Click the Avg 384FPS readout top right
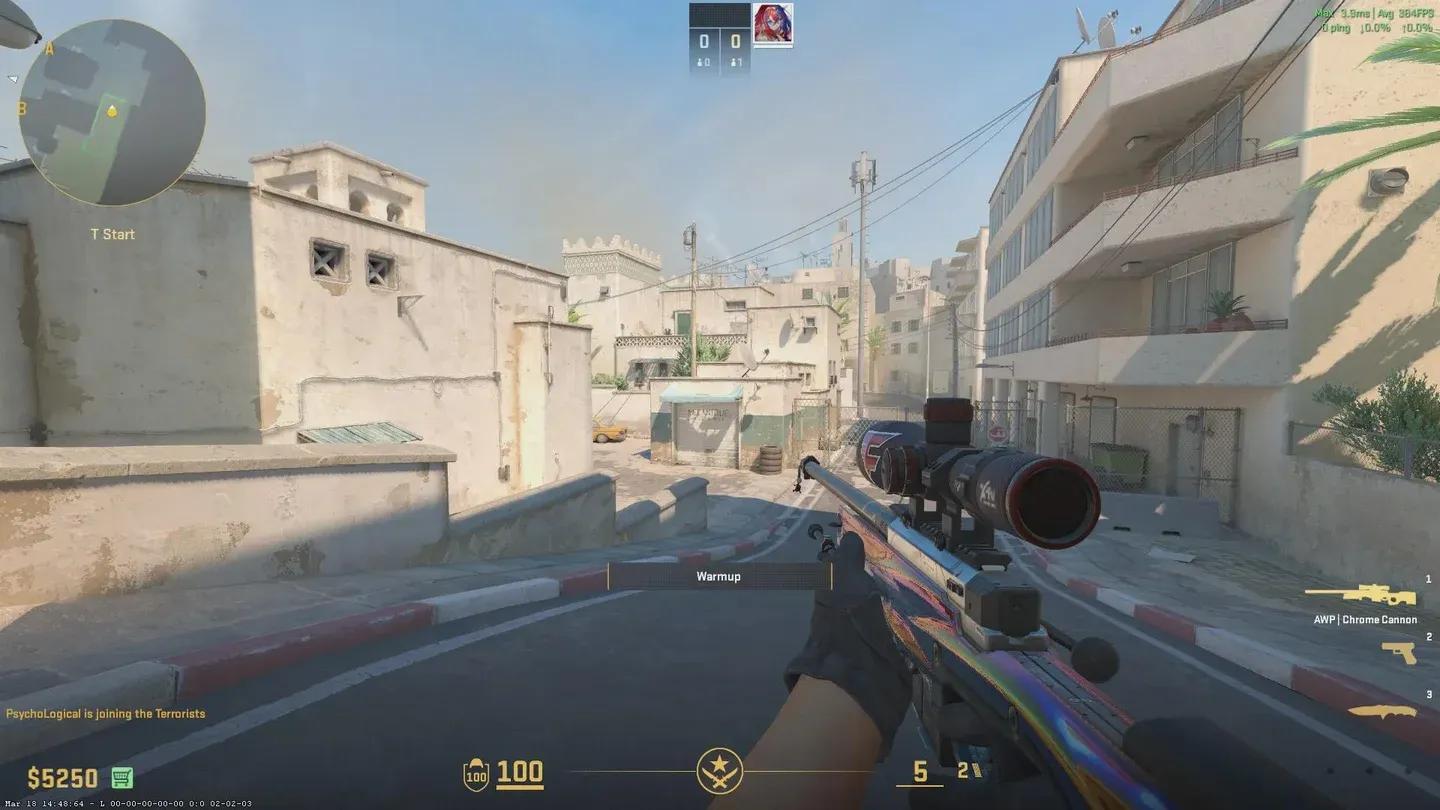1440x810 pixels. point(1407,15)
